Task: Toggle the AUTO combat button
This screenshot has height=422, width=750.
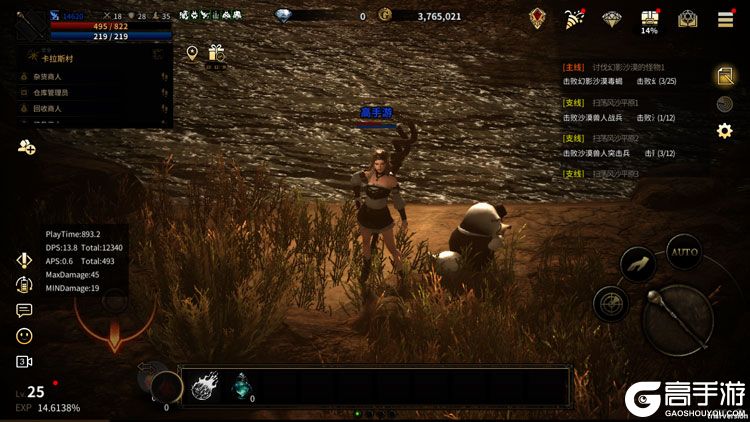Action: (x=684, y=252)
